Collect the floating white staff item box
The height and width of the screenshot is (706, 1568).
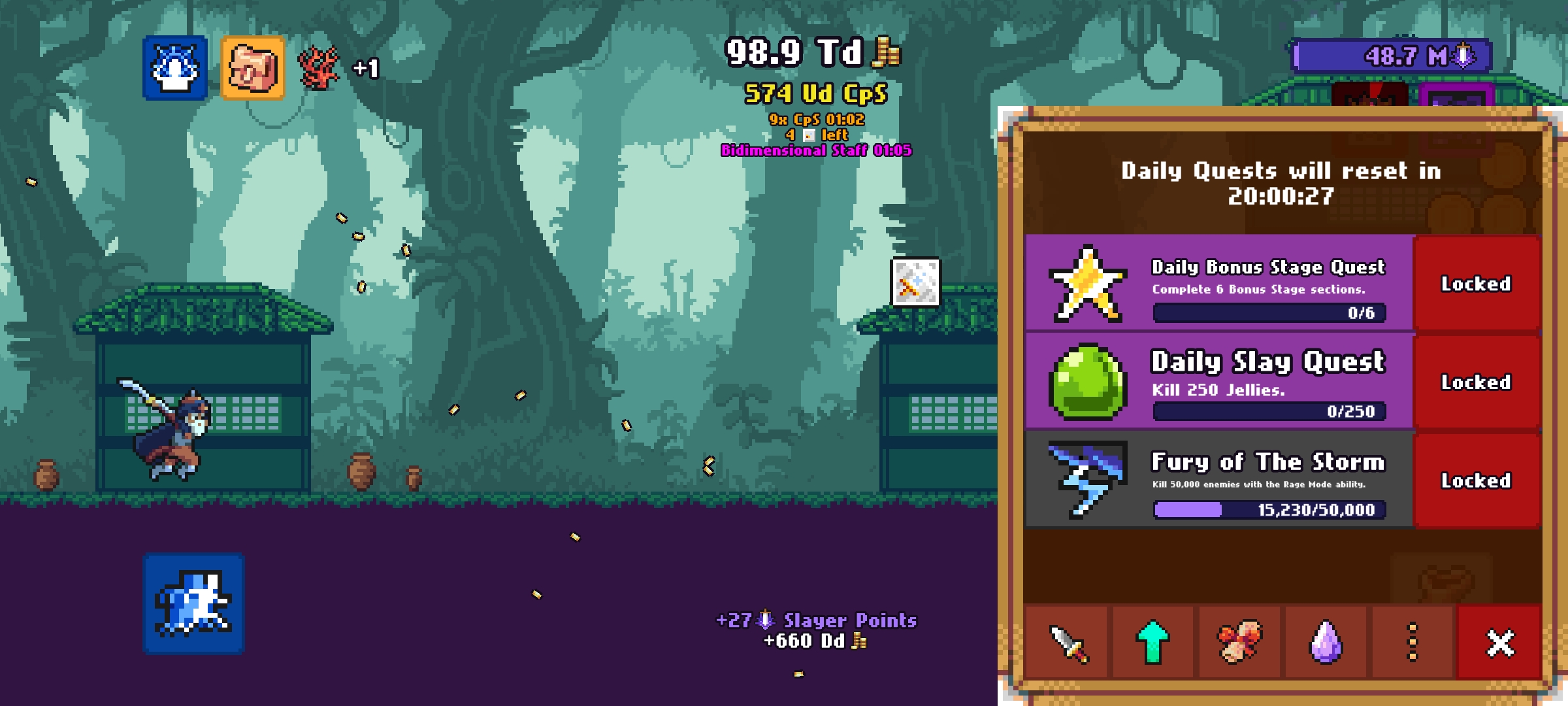point(916,282)
